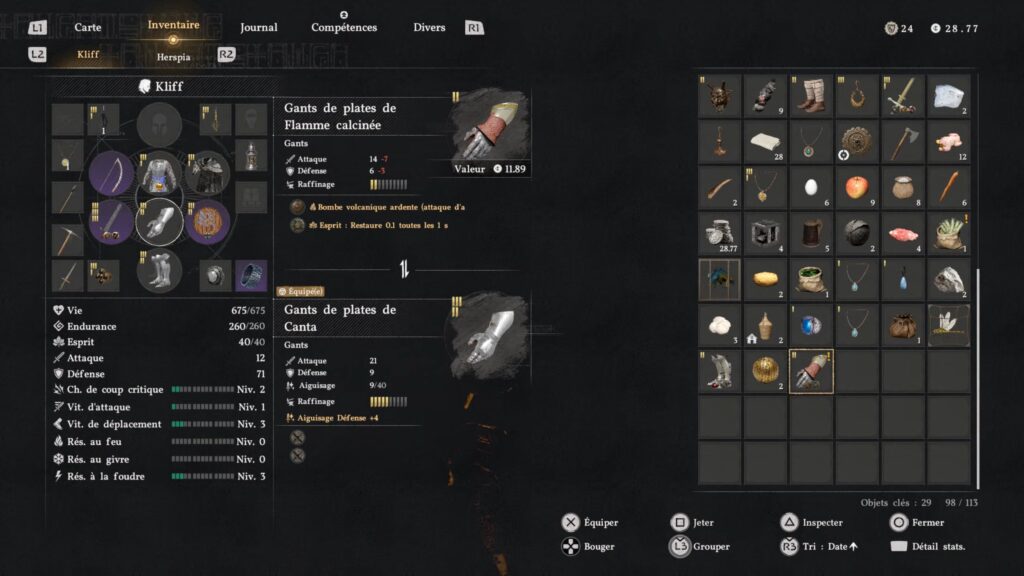Select the white egg inventory item
This screenshot has height=576, width=1024.
coord(811,187)
